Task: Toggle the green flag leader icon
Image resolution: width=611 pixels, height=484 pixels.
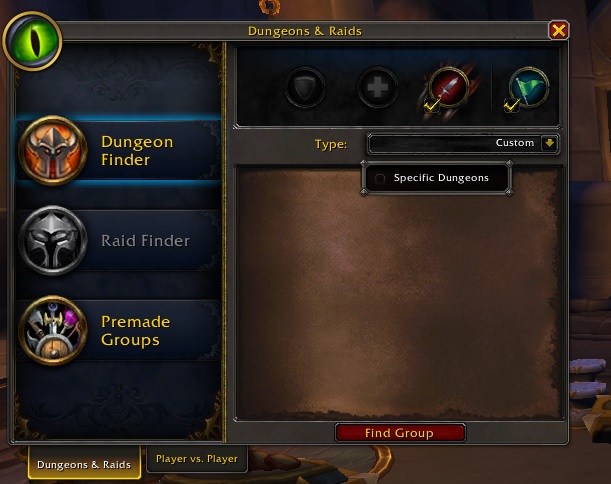Action: click(x=528, y=88)
